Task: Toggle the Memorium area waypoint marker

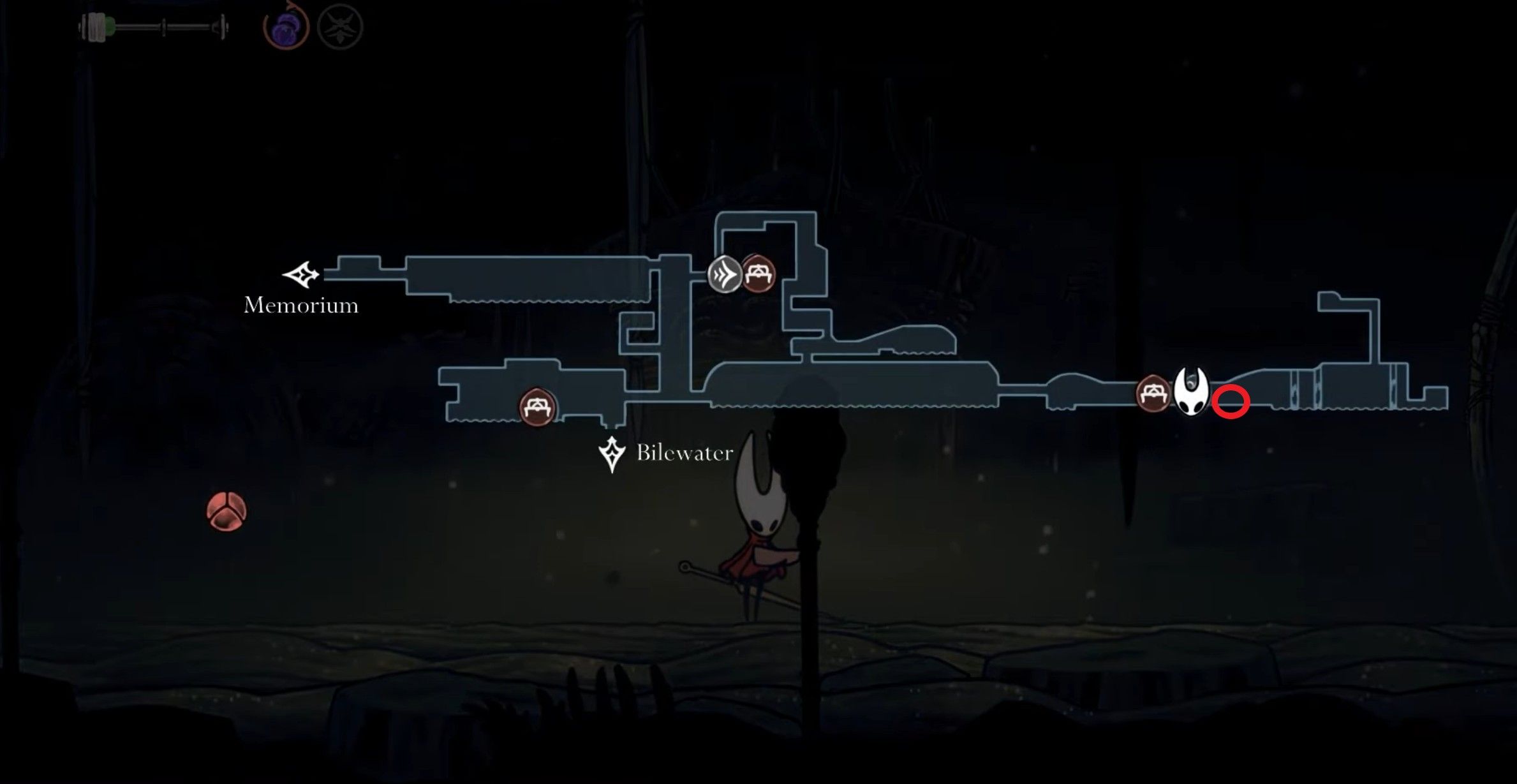Action: (x=300, y=276)
